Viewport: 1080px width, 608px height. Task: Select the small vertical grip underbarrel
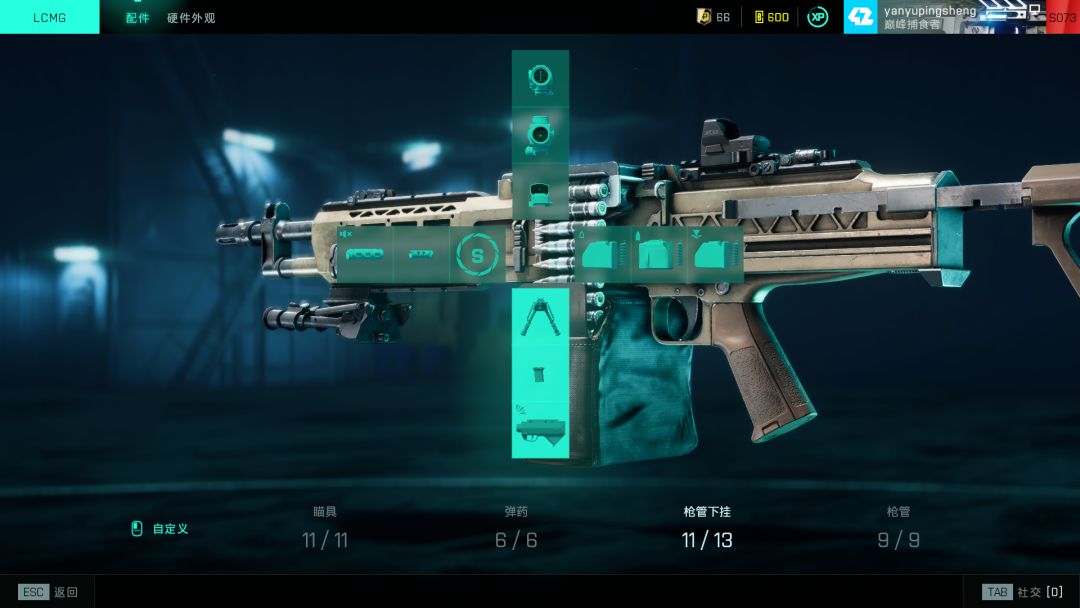point(540,373)
